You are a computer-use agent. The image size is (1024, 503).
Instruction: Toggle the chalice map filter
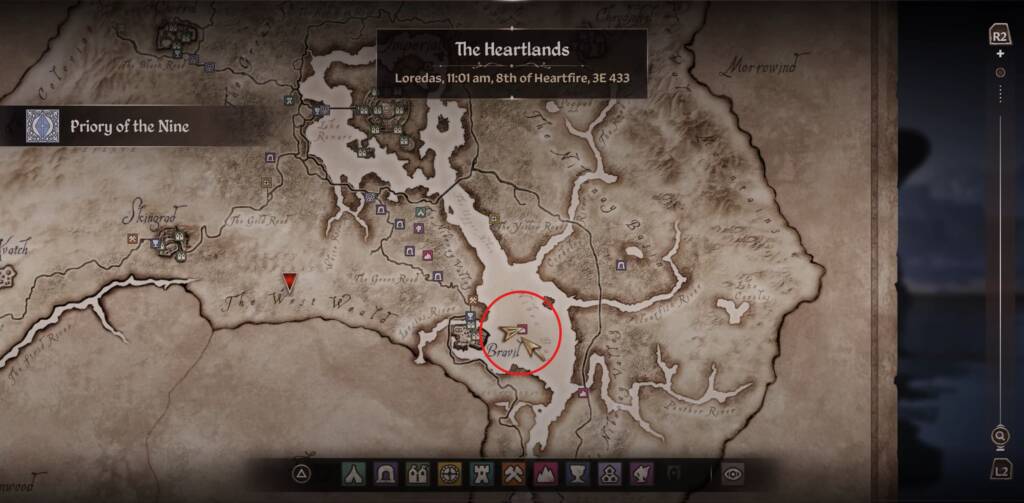(x=574, y=473)
